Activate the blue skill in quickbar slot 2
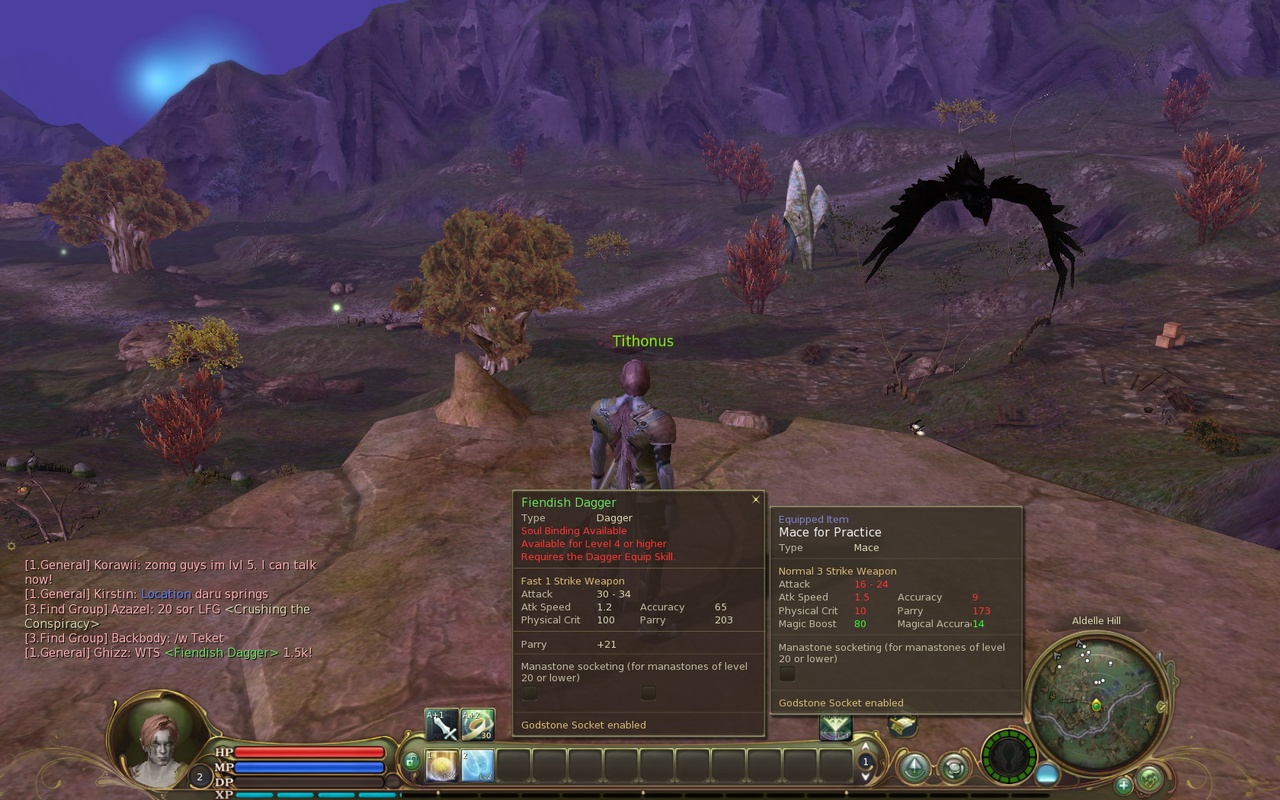The height and width of the screenshot is (800, 1280). (x=477, y=765)
